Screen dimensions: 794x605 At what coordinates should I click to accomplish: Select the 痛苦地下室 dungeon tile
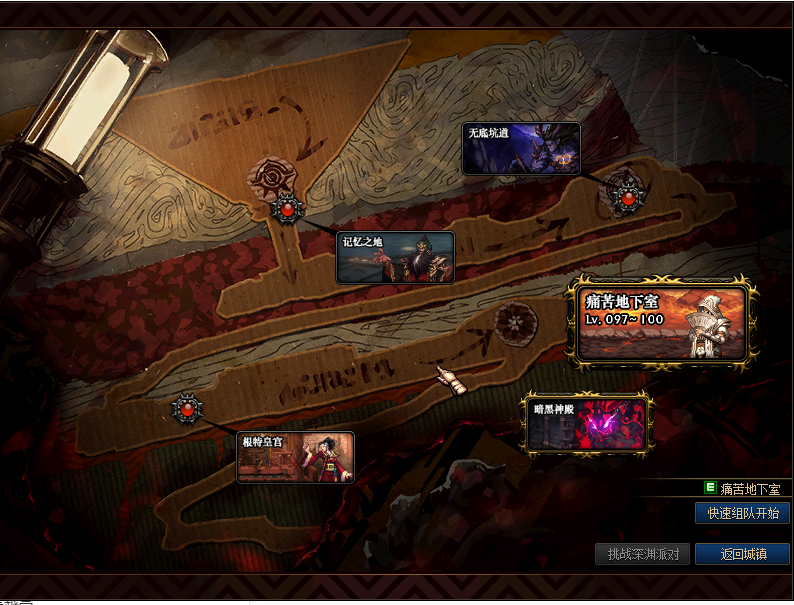point(661,322)
